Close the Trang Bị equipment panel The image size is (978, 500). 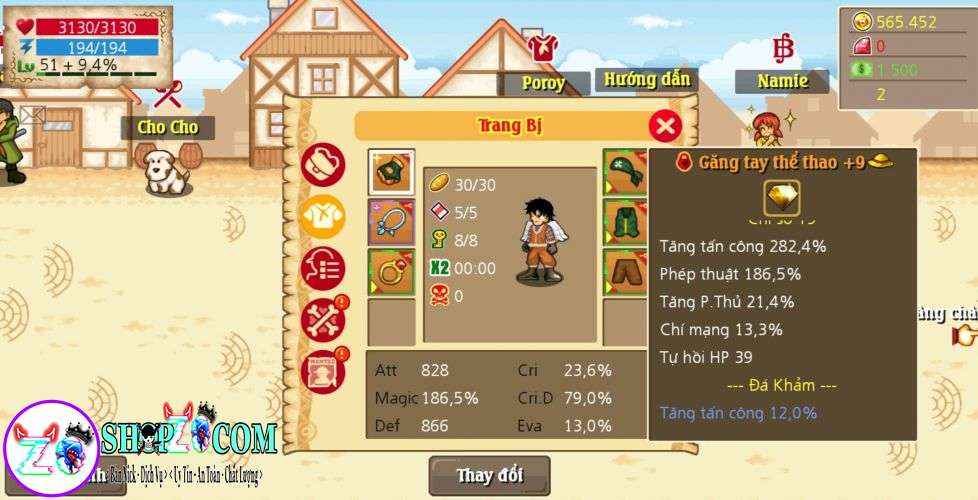(x=665, y=126)
